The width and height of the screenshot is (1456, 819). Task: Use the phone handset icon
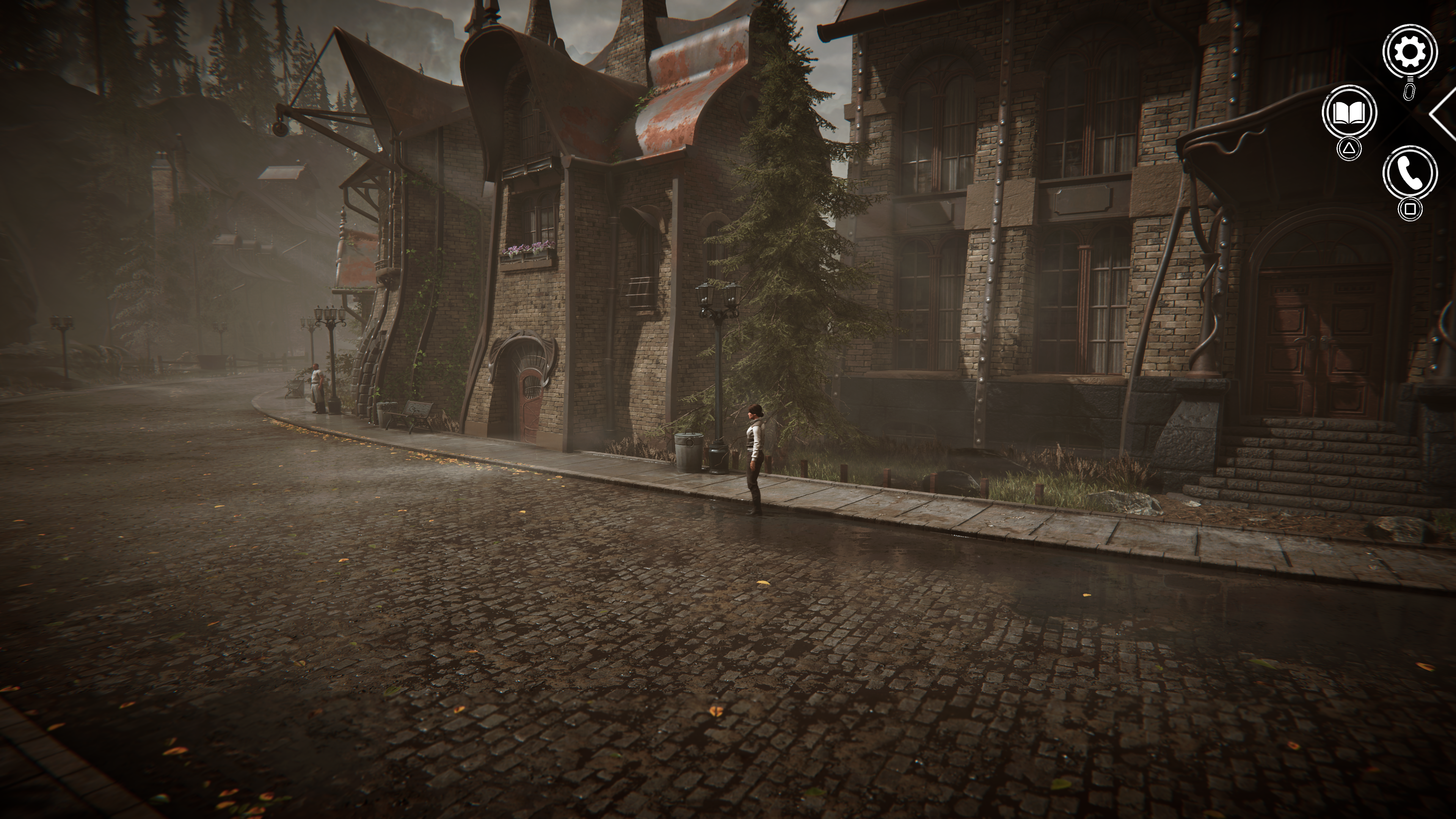(1410, 173)
